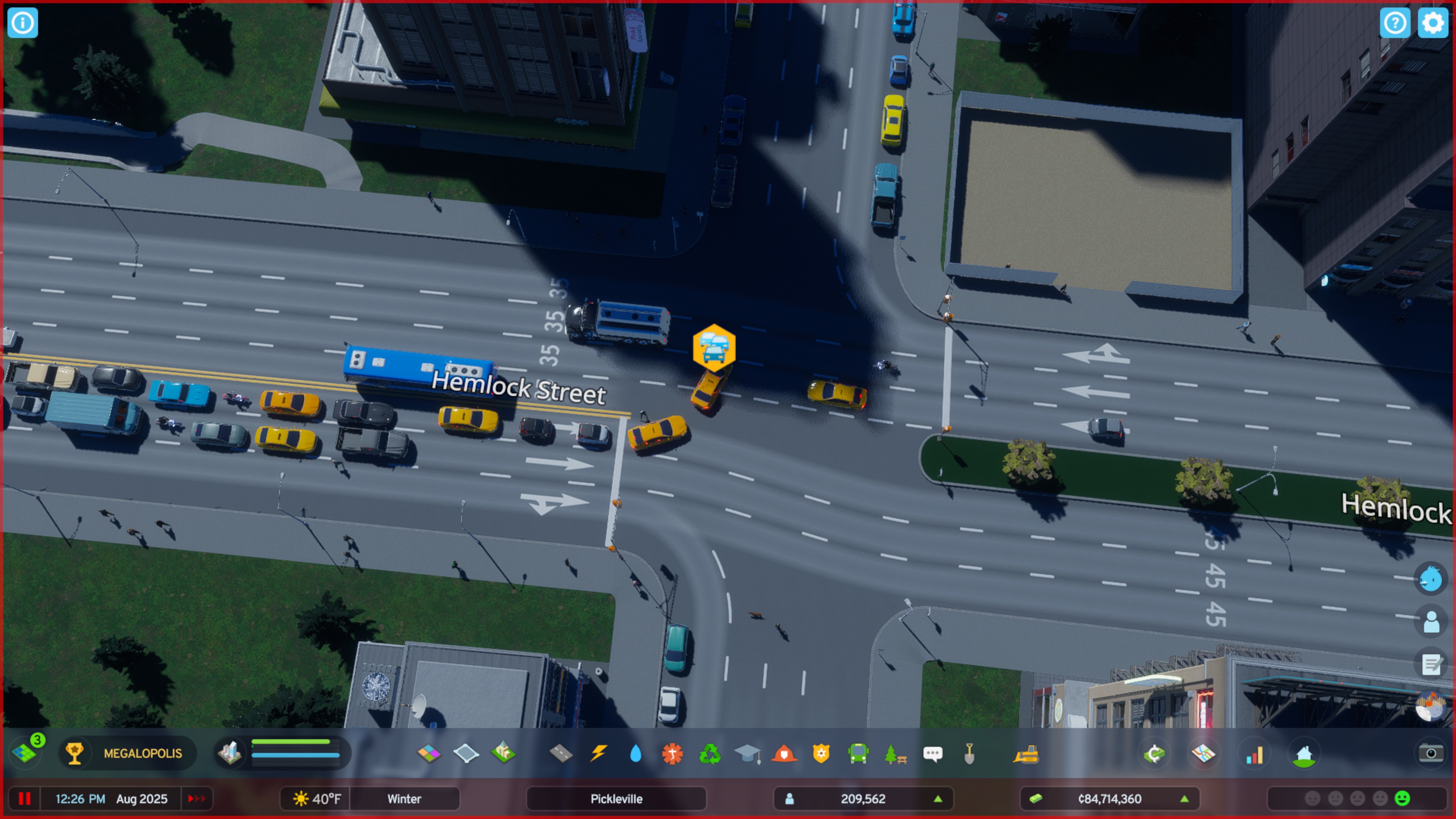Open the Chirper feed
This screenshot has height=819, width=1456.
(x=1431, y=577)
